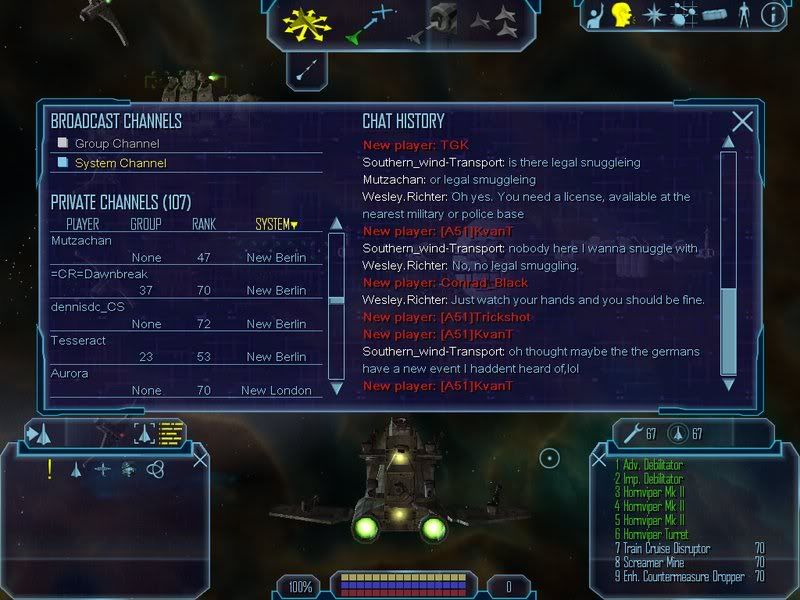Close the chat window with the X

coord(742,122)
